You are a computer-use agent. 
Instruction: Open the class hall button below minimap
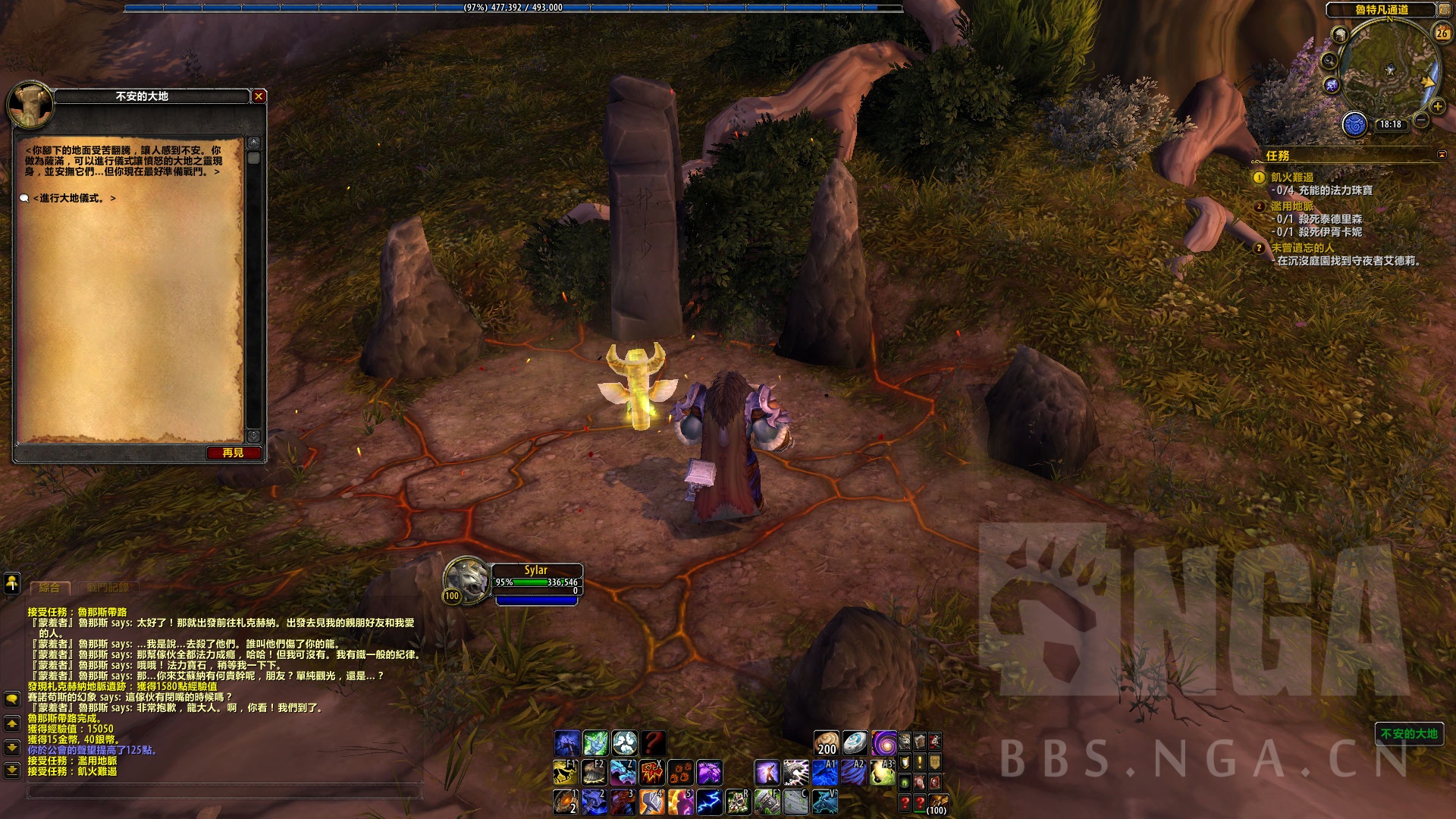click(1354, 124)
